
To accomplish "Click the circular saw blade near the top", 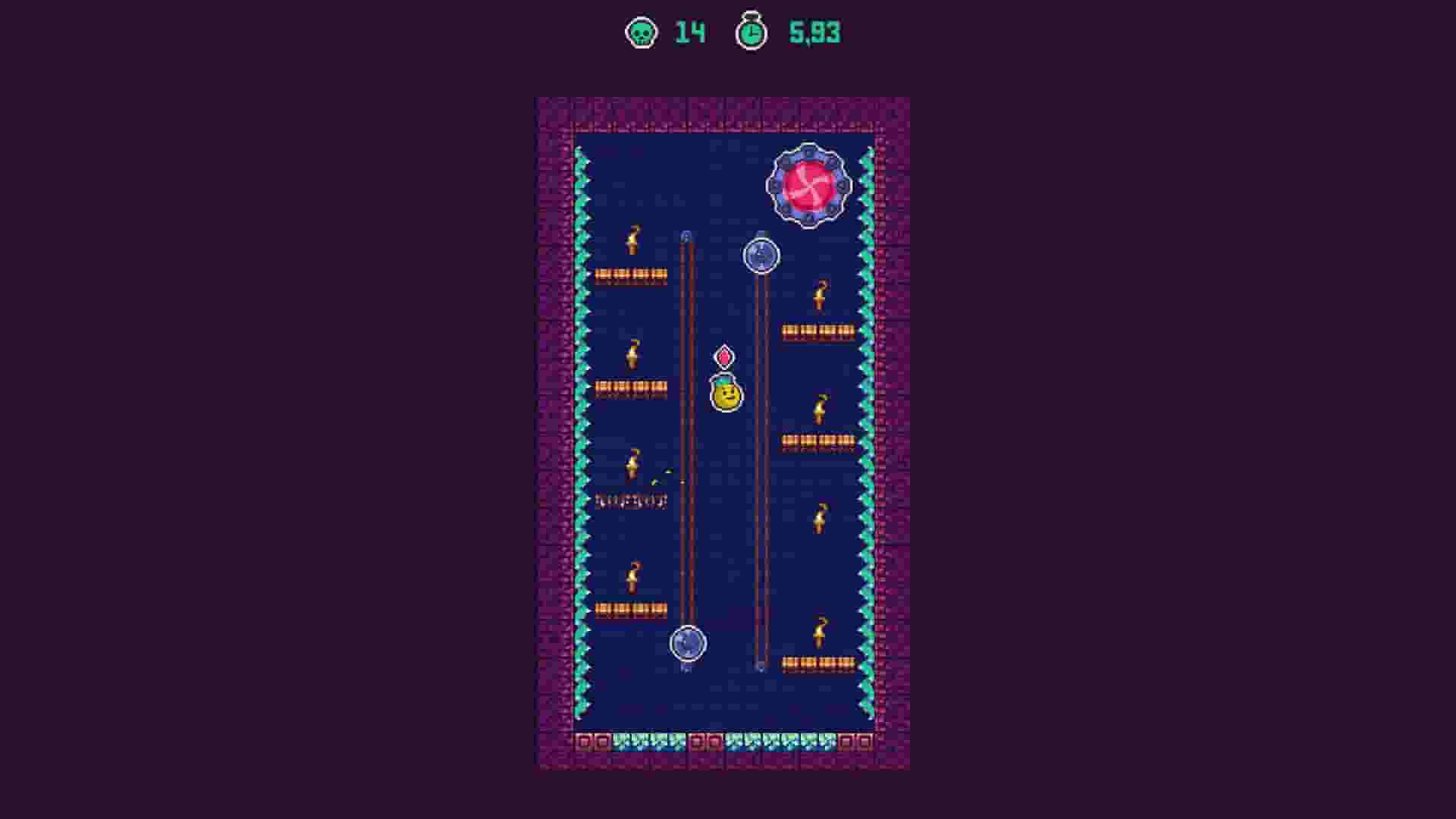I will tap(761, 256).
